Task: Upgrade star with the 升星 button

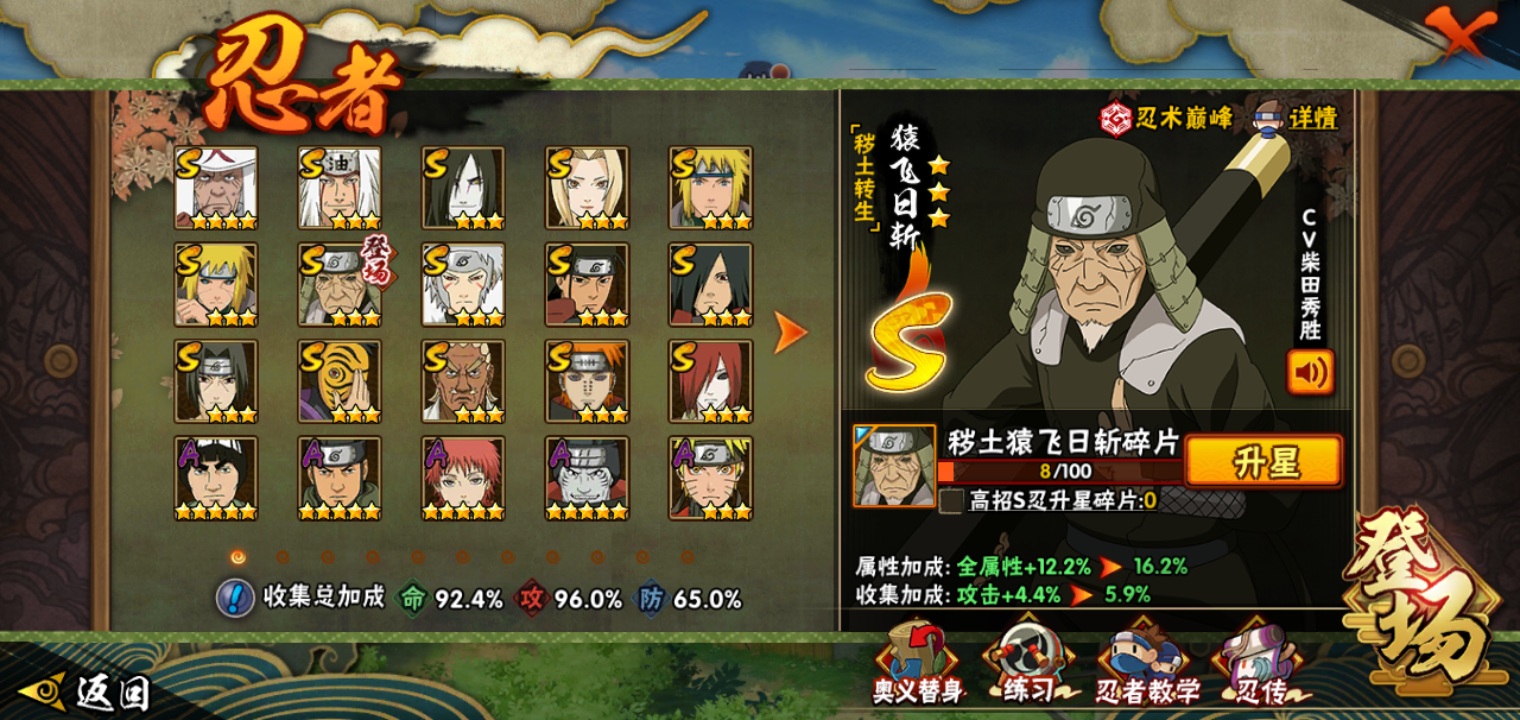Action: (x=1263, y=463)
